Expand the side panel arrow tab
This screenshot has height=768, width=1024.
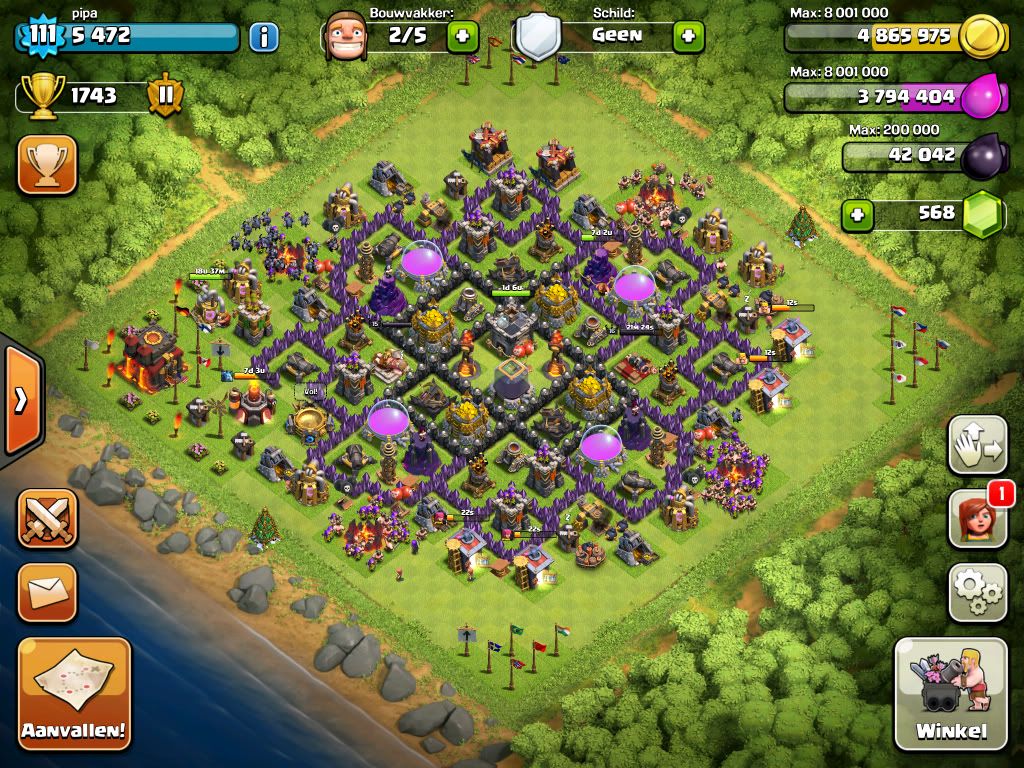click(x=20, y=400)
